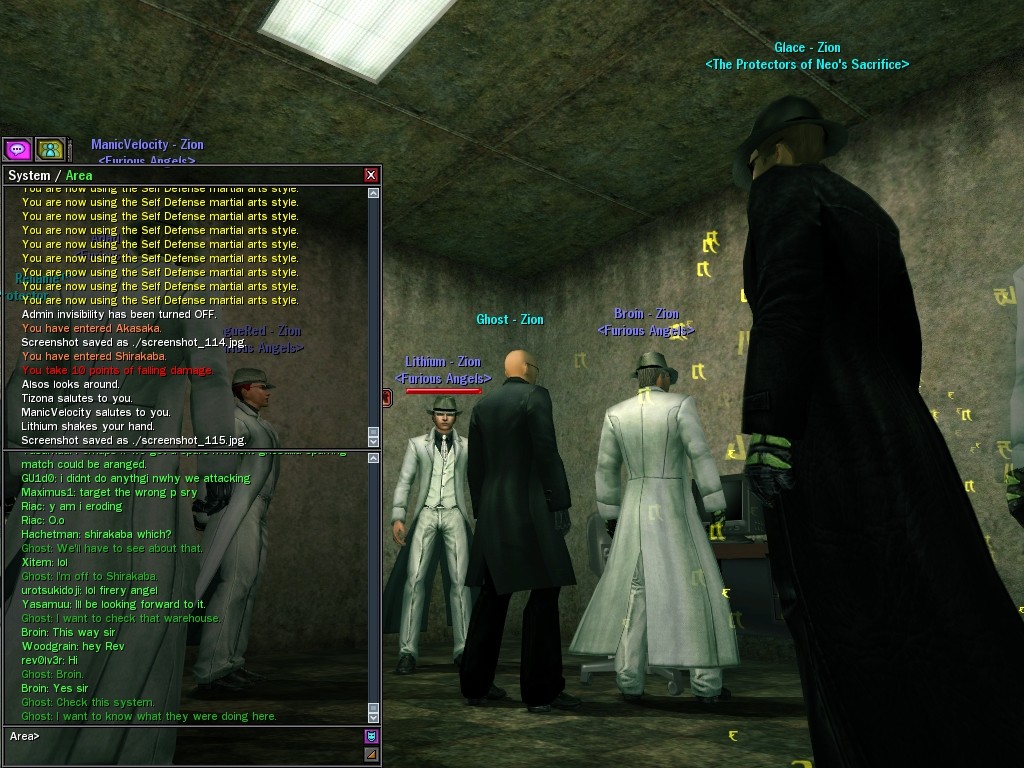Click the area chat scroll-up arrow

374,458
